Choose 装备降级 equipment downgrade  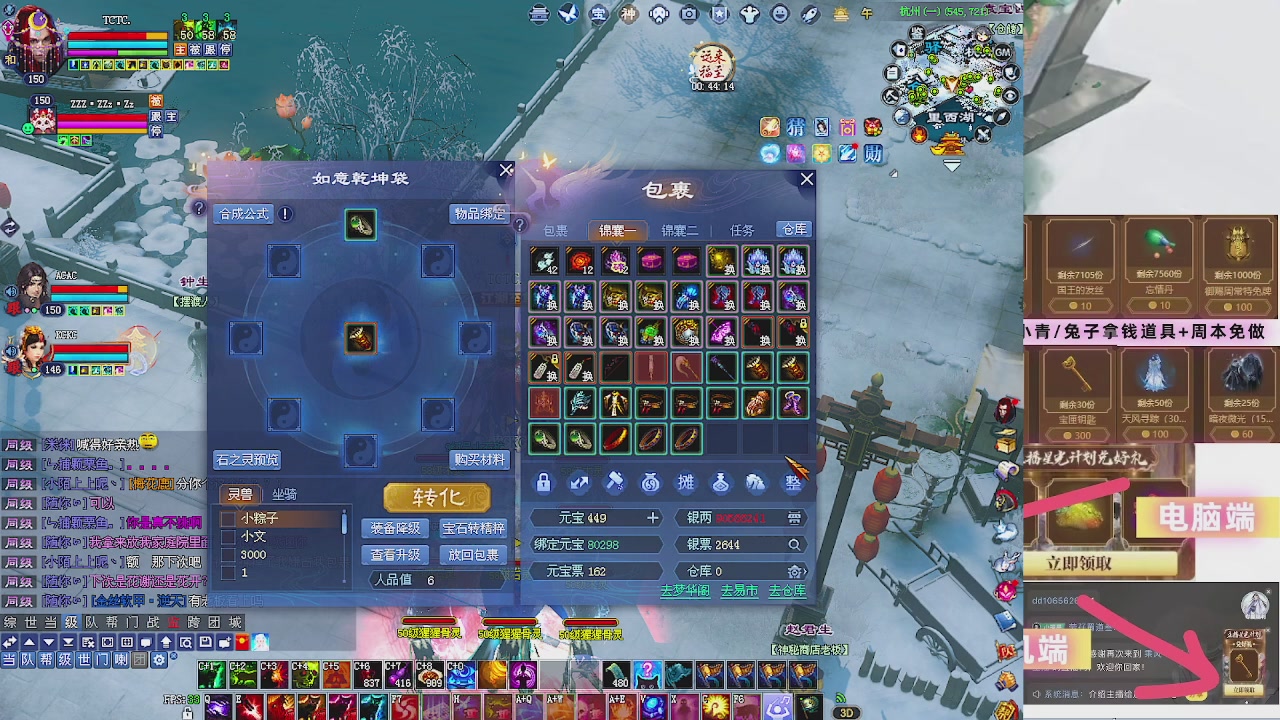395,528
